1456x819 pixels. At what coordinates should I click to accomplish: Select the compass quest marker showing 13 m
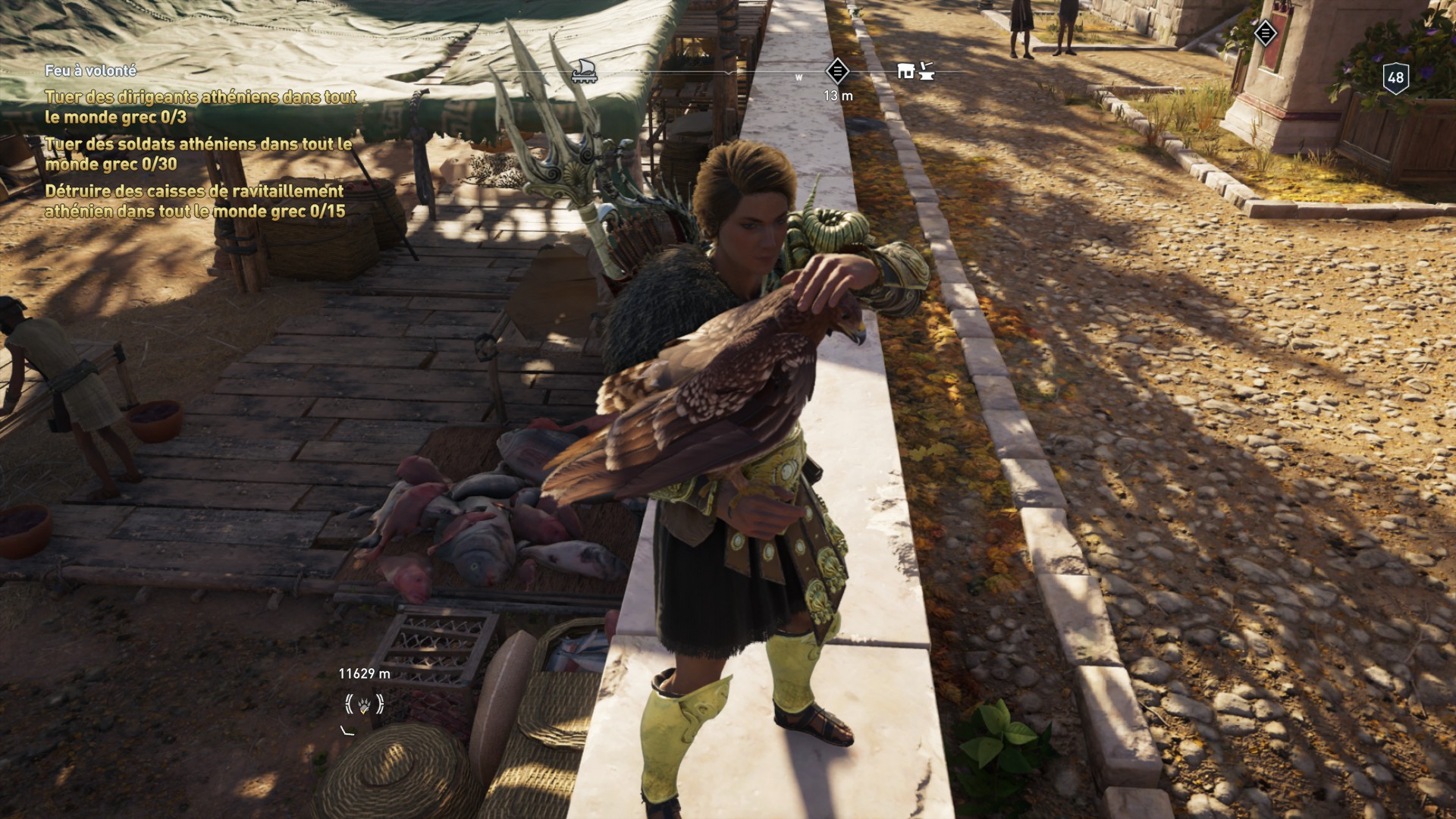(x=837, y=72)
